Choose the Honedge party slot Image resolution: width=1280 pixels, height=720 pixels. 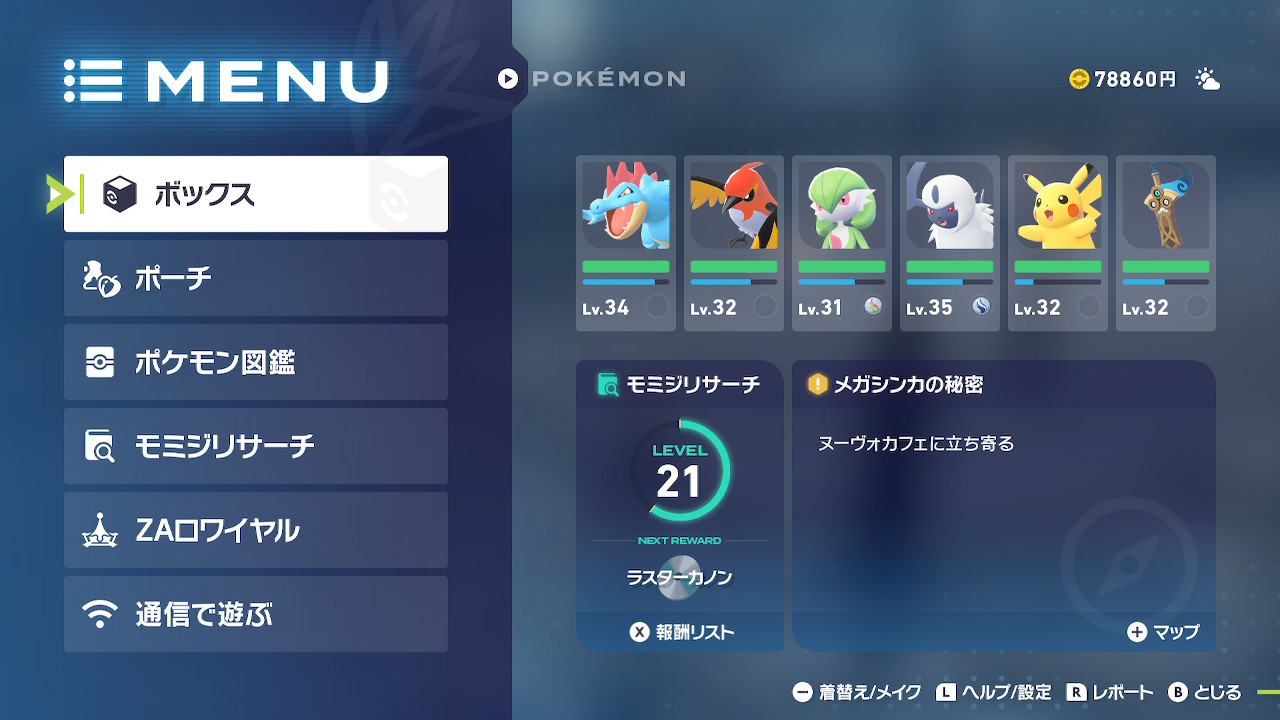(x=1166, y=243)
